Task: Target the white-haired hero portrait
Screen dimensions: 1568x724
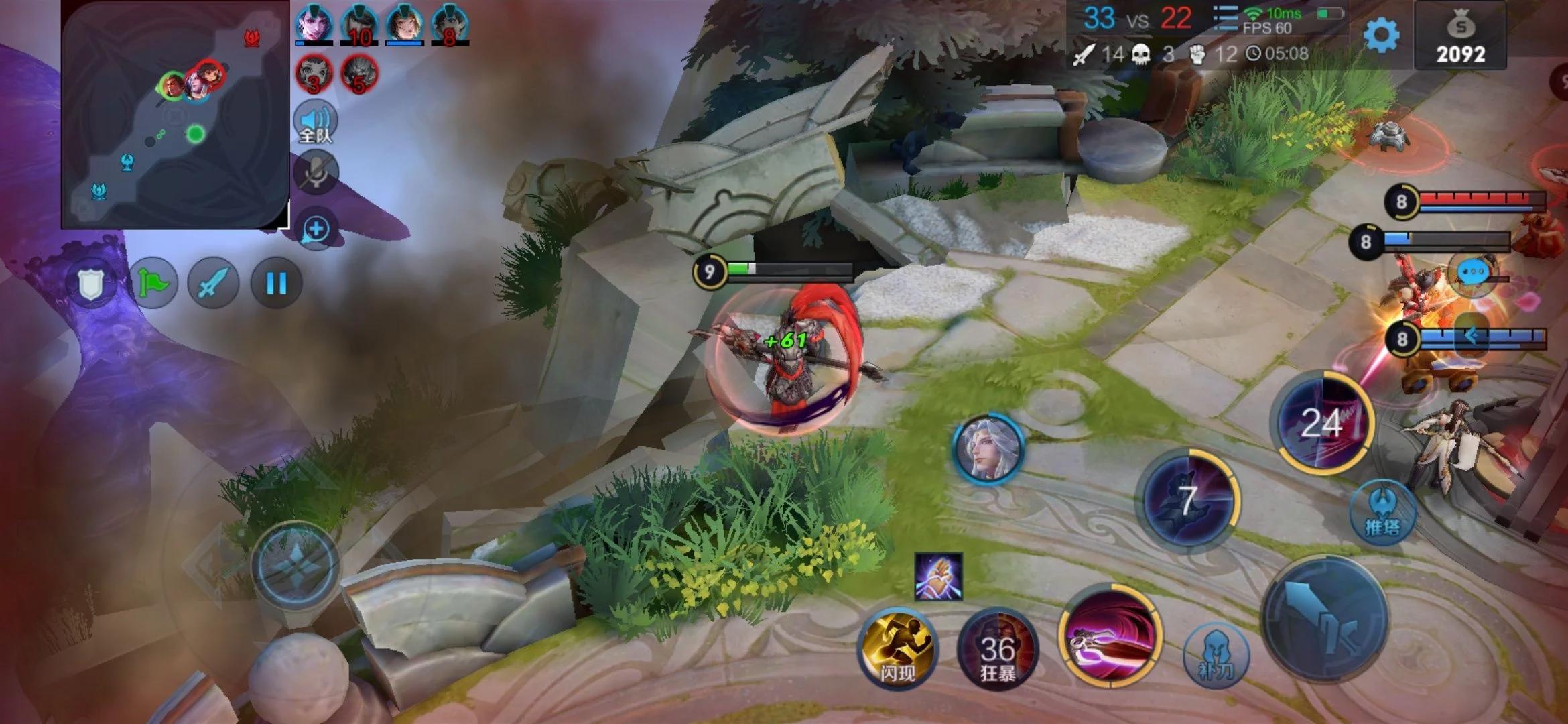Action: point(988,448)
